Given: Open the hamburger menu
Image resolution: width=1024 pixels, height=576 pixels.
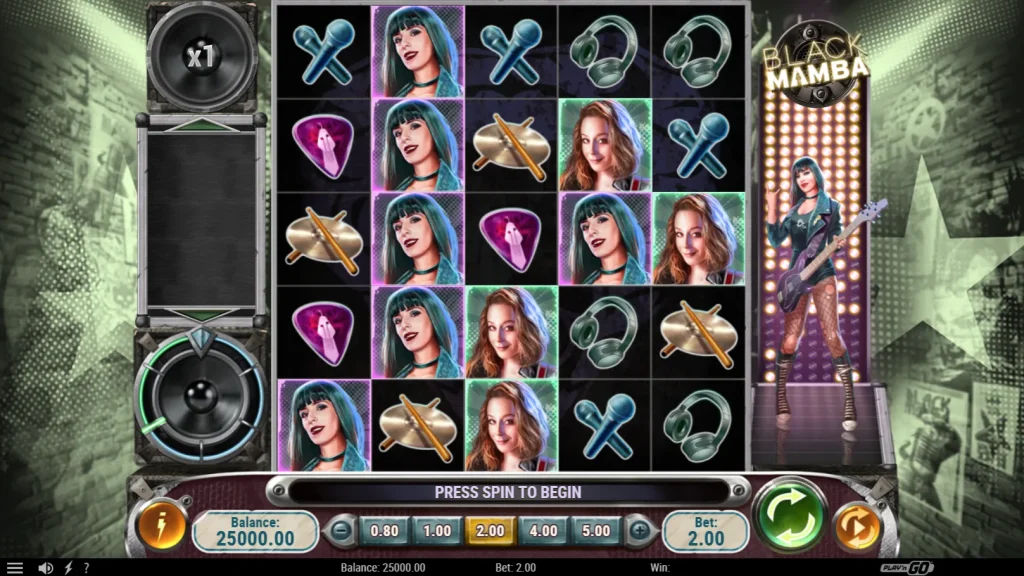Looking at the screenshot, I should click(14, 568).
